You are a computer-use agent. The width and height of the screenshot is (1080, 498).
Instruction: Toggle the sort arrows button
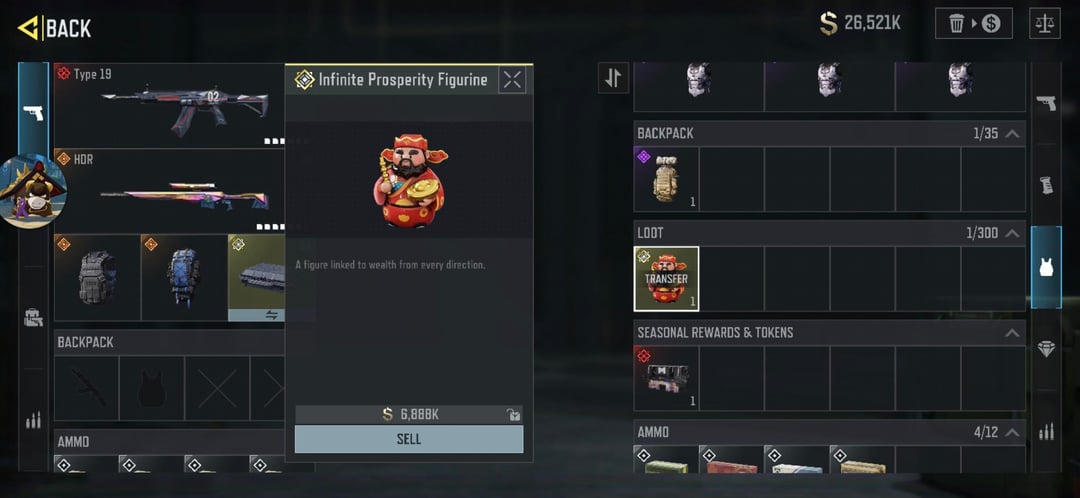(613, 78)
